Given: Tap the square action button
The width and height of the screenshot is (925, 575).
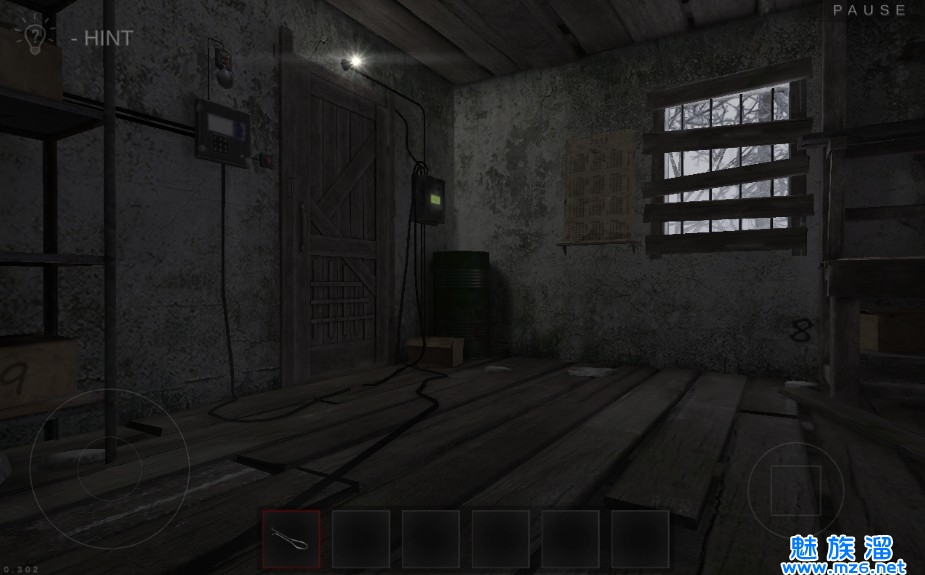Looking at the screenshot, I should [796, 489].
